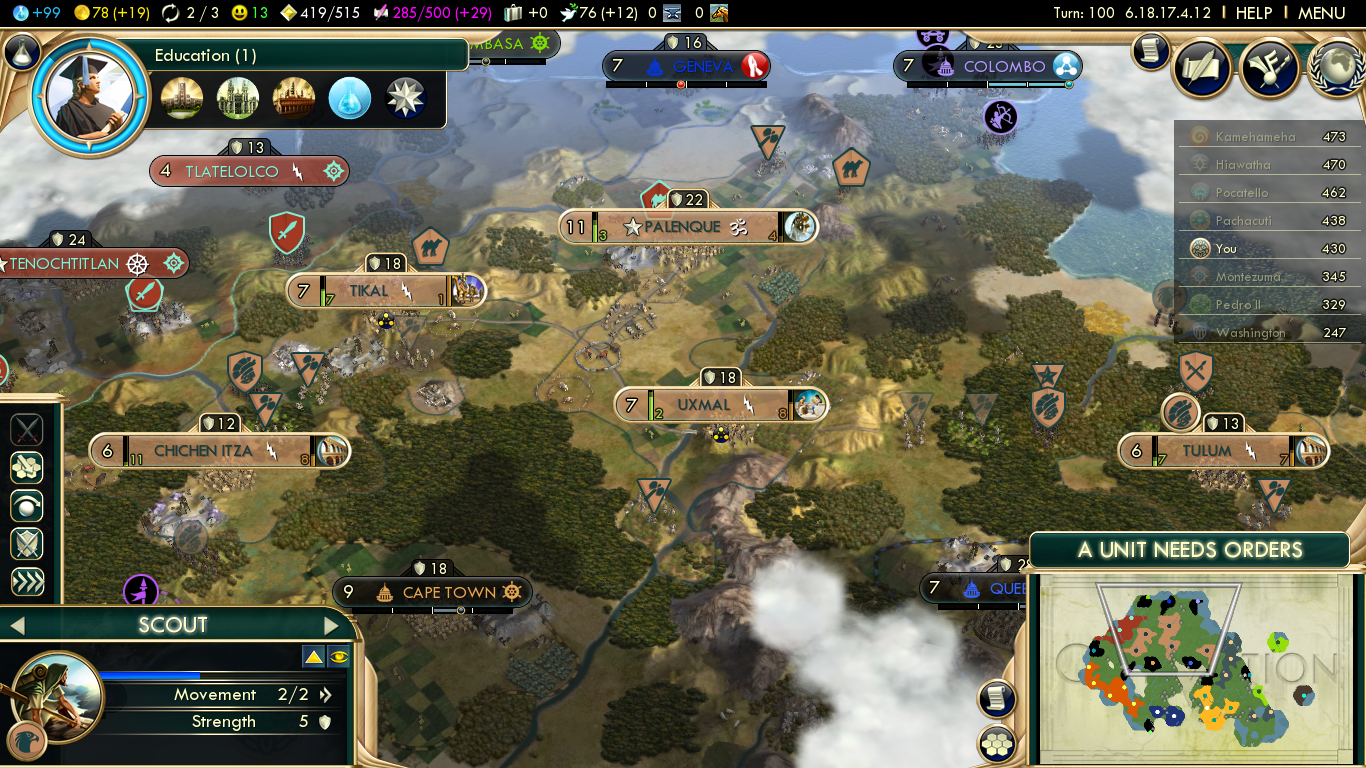
Task: Open the game MENU
Action: coord(1321,13)
